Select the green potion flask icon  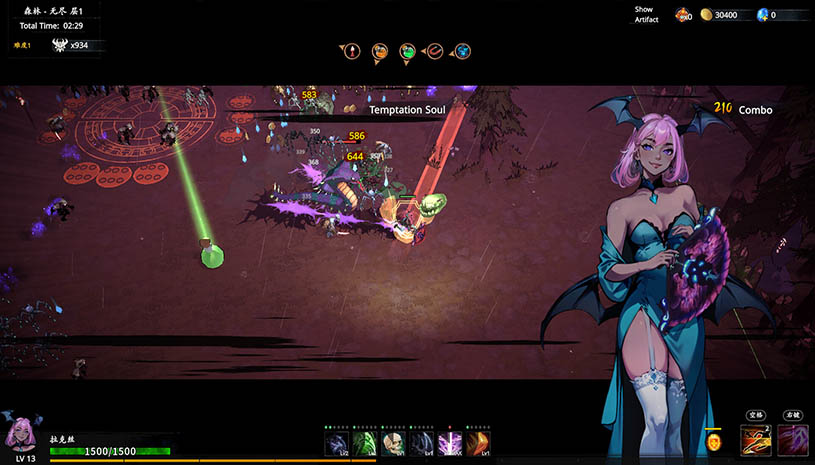coord(407,50)
